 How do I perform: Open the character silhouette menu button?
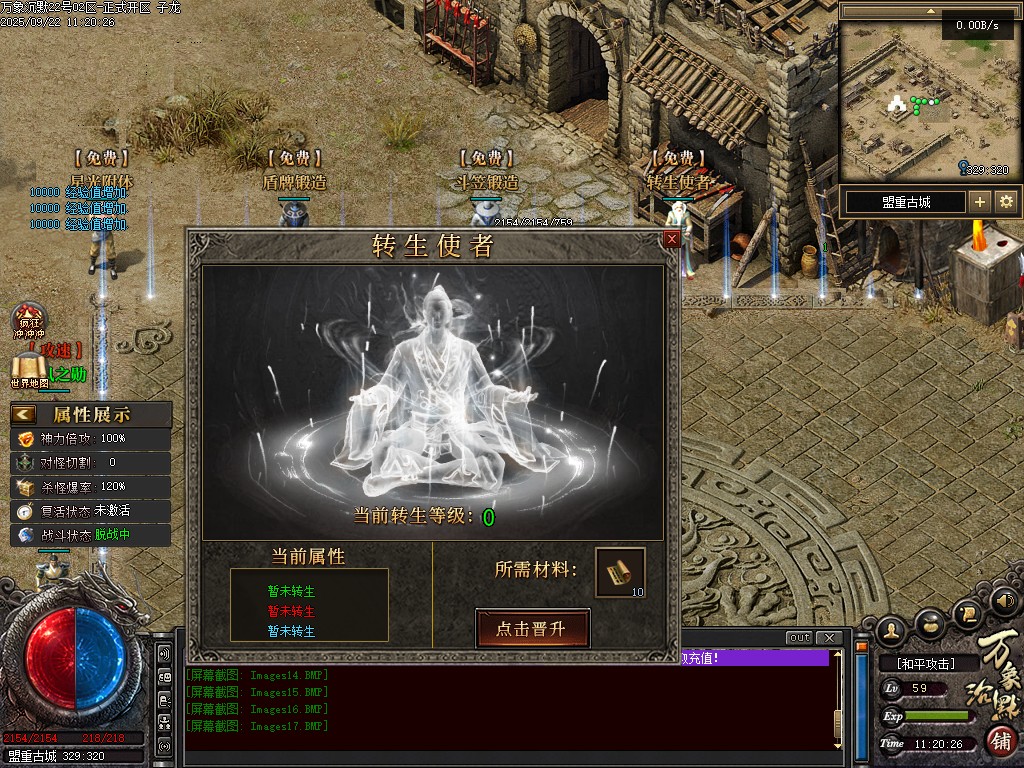pyautogui.click(x=891, y=629)
